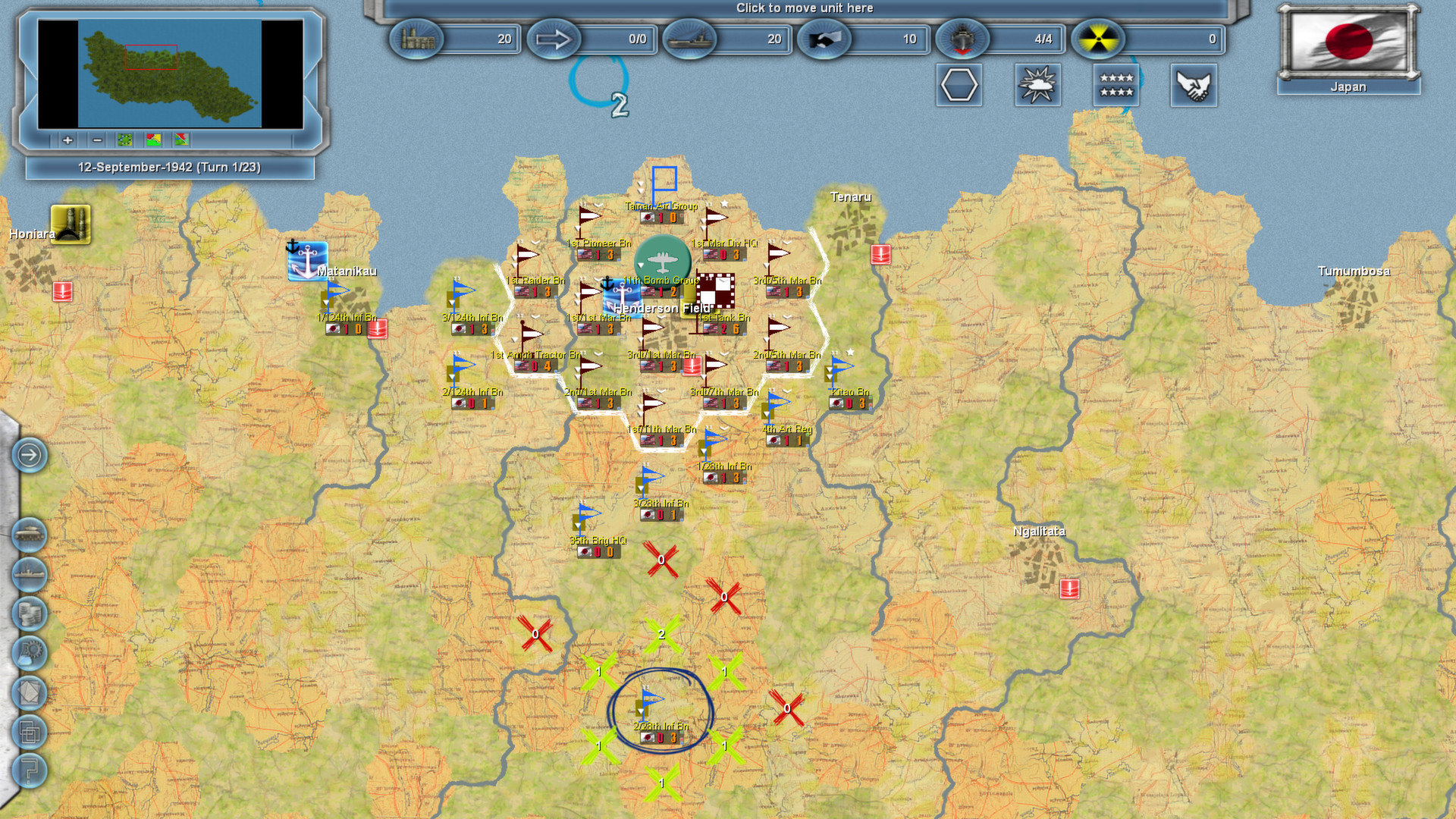Toggle the hexagon grid overlay

pos(959,86)
